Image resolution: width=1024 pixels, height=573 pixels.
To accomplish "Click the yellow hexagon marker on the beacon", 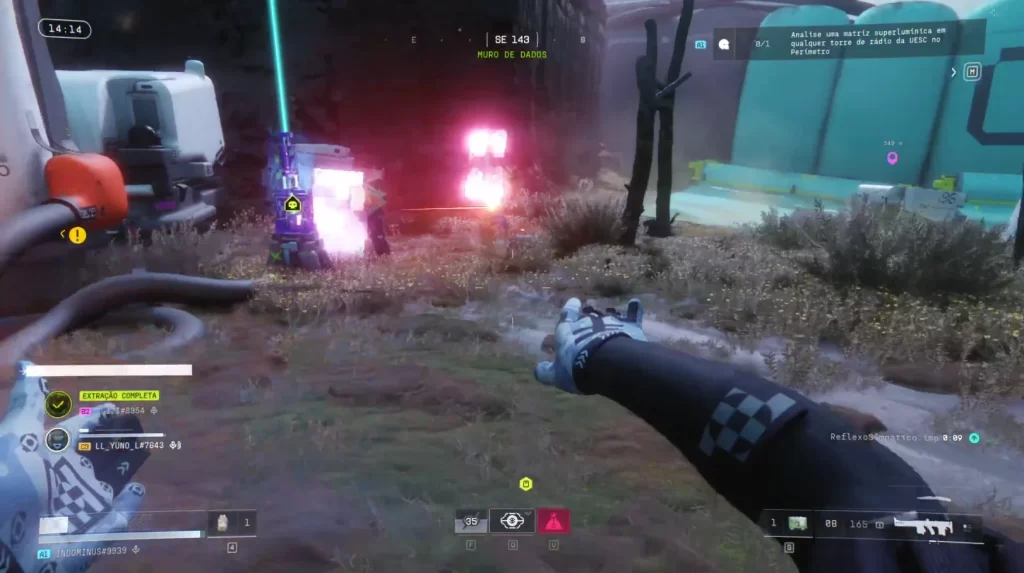I will [292, 204].
